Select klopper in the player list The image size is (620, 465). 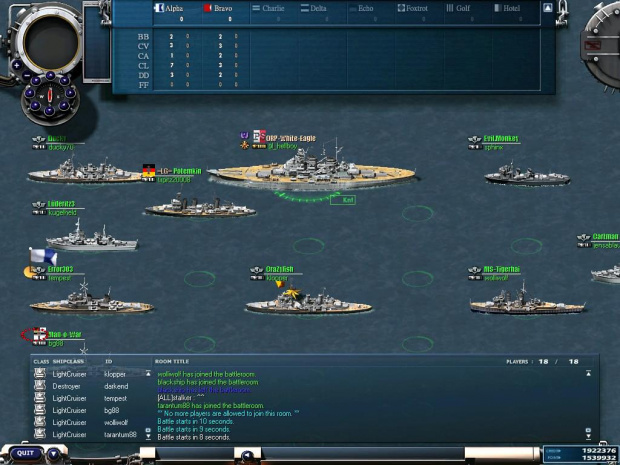point(115,374)
